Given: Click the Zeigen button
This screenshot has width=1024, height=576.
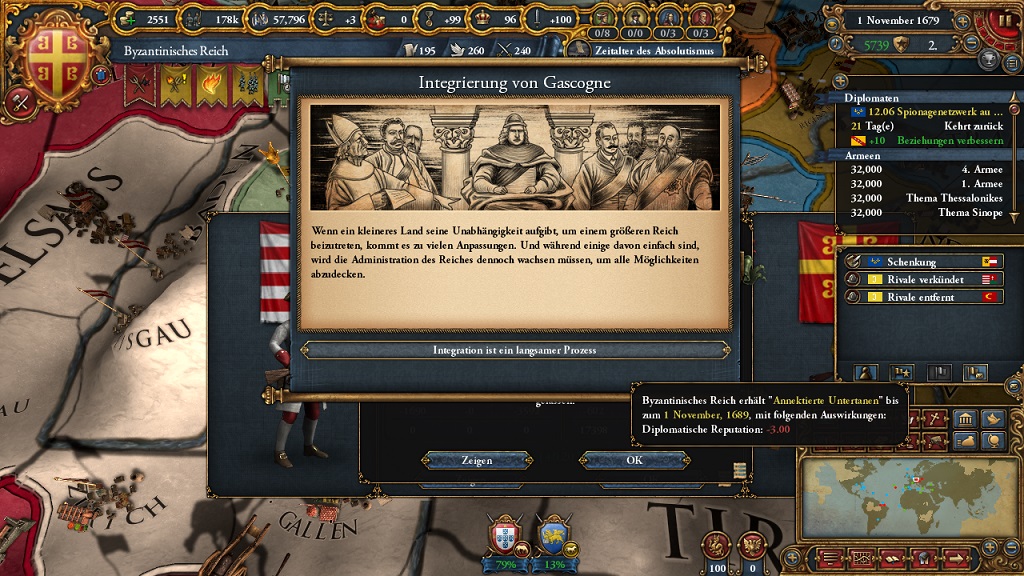Looking at the screenshot, I should pyautogui.click(x=476, y=461).
